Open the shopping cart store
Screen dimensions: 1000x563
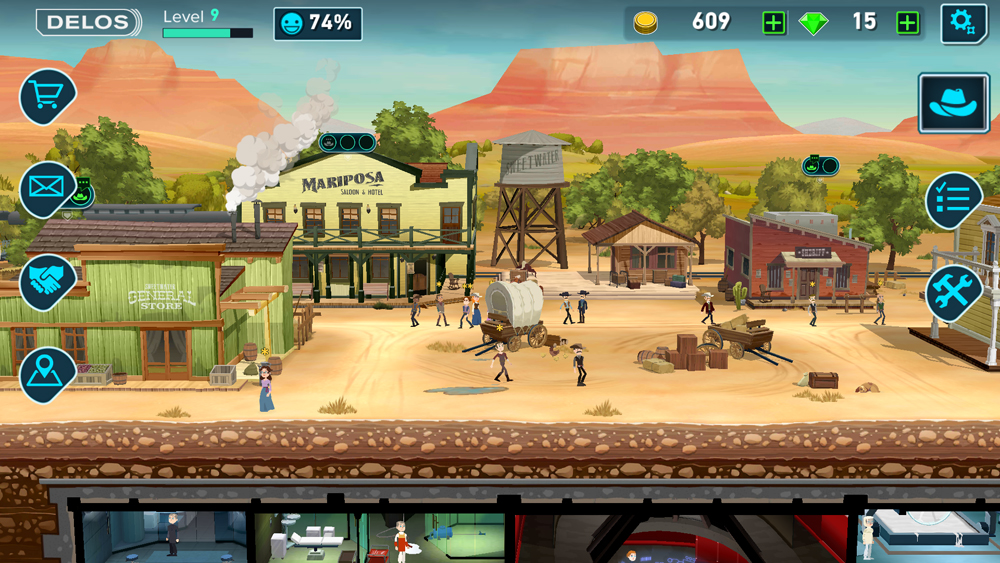pyautogui.click(x=46, y=96)
